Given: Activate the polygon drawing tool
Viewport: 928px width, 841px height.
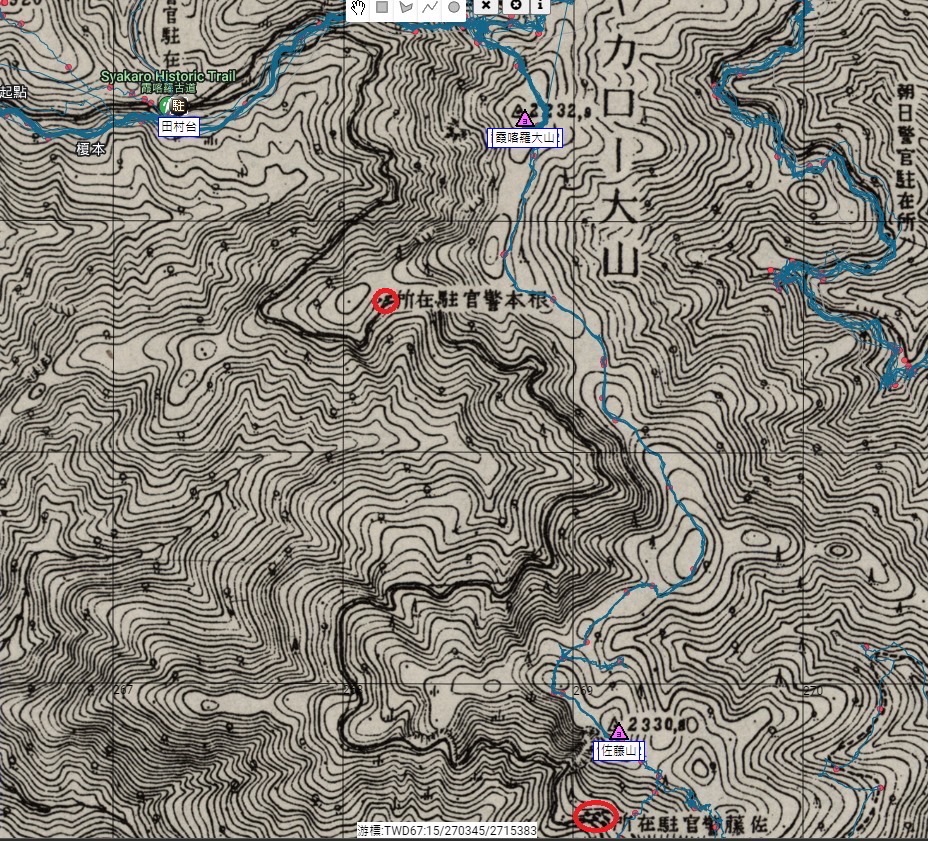Looking at the screenshot, I should (405, 7).
